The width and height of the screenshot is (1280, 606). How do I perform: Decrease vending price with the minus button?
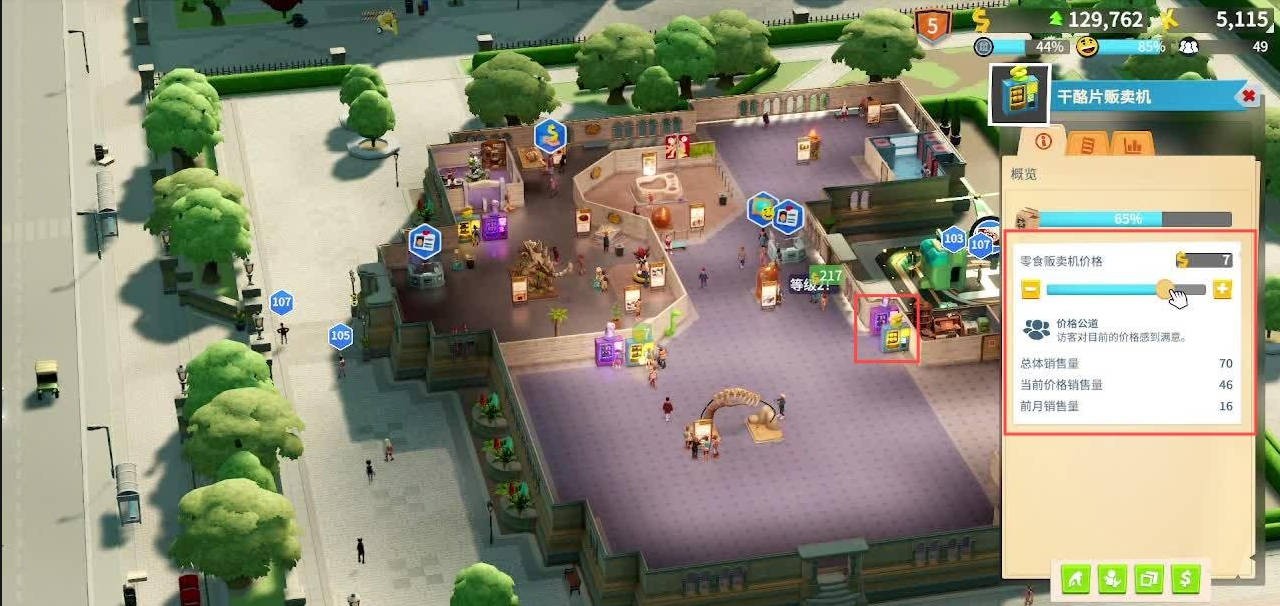point(1031,290)
